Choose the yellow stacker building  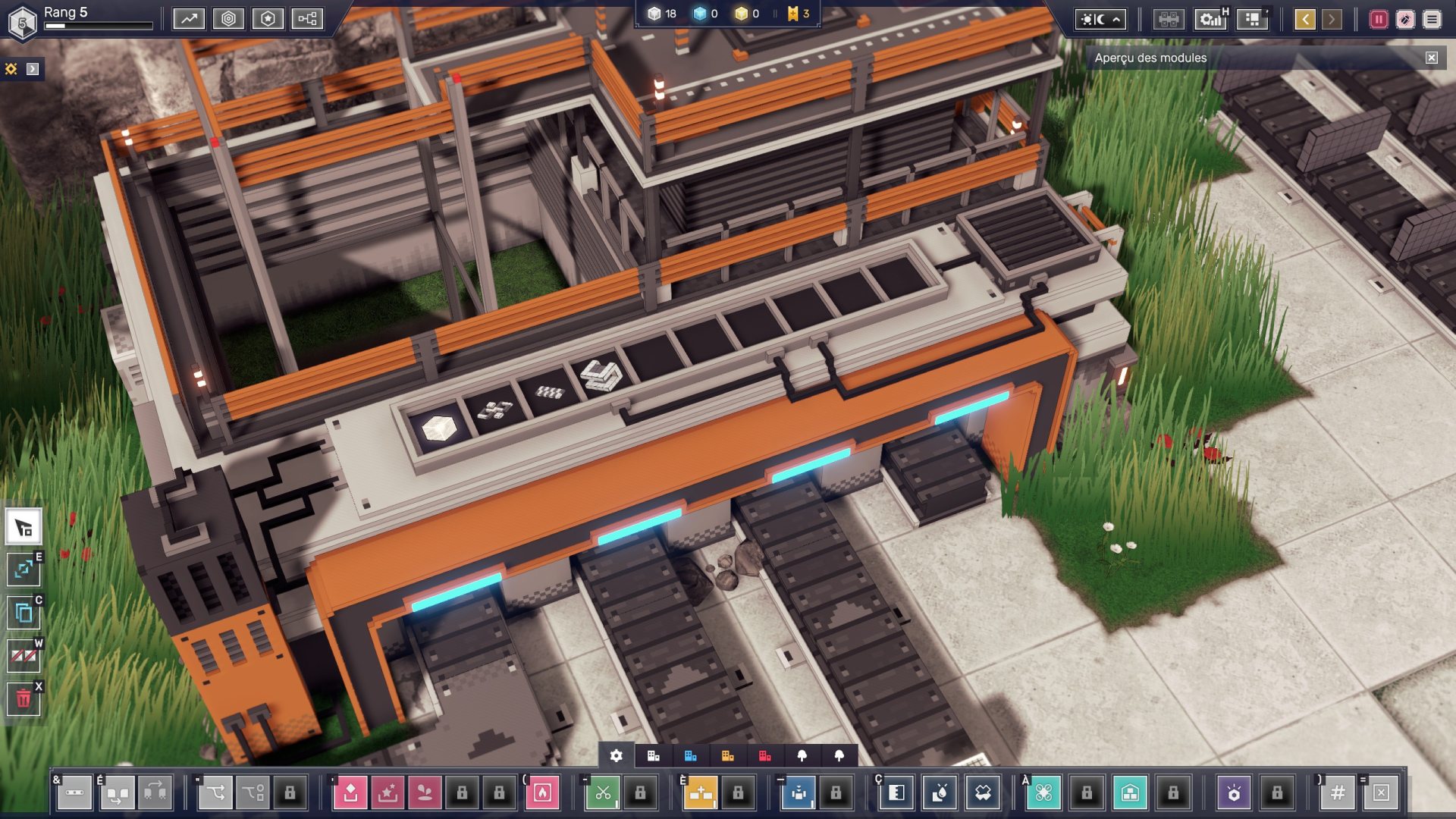(x=701, y=793)
